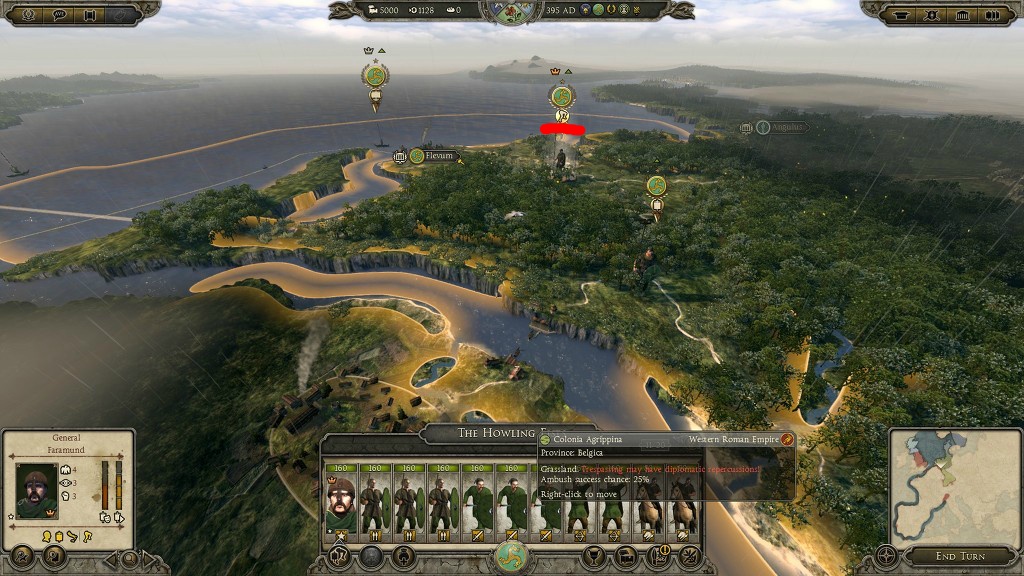End the current turn

(x=959, y=556)
